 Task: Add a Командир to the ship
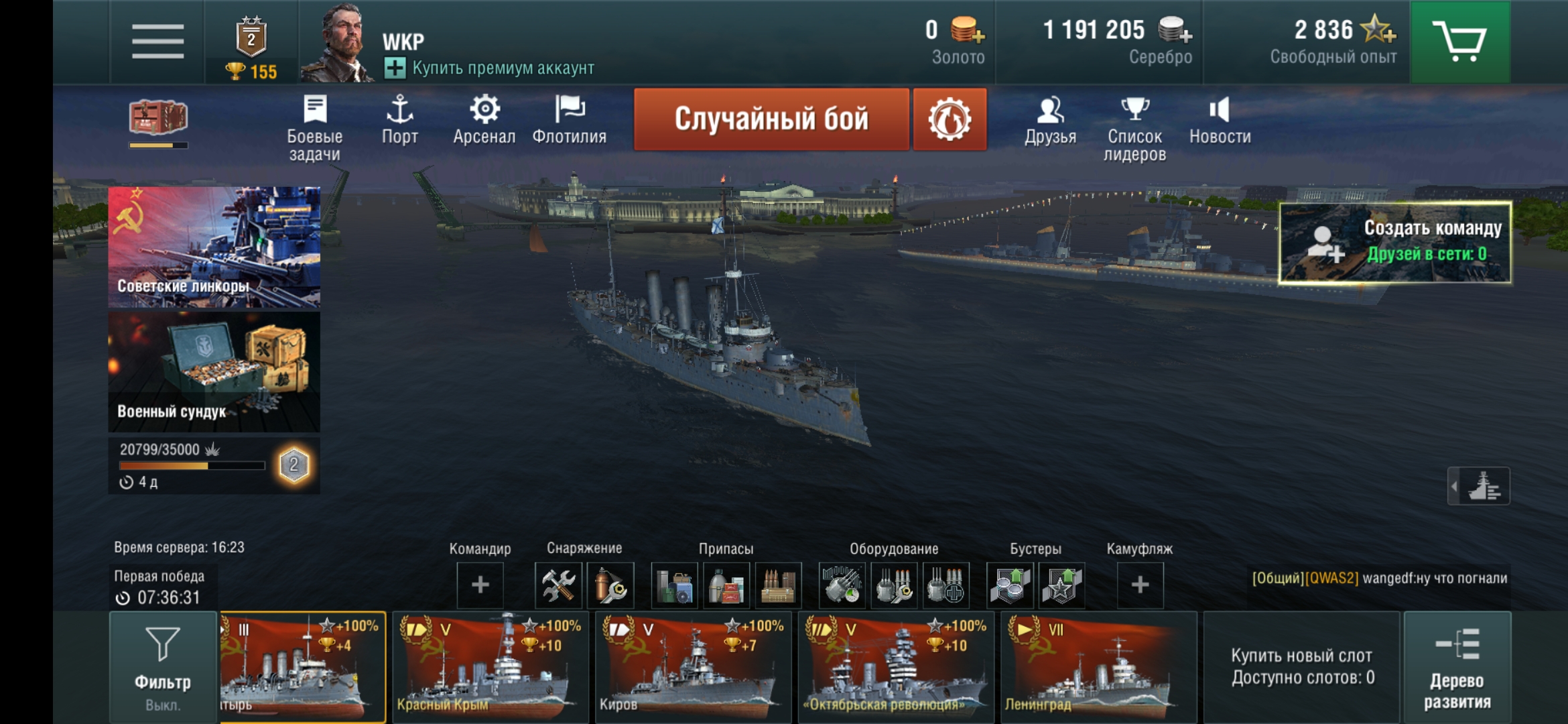480,585
